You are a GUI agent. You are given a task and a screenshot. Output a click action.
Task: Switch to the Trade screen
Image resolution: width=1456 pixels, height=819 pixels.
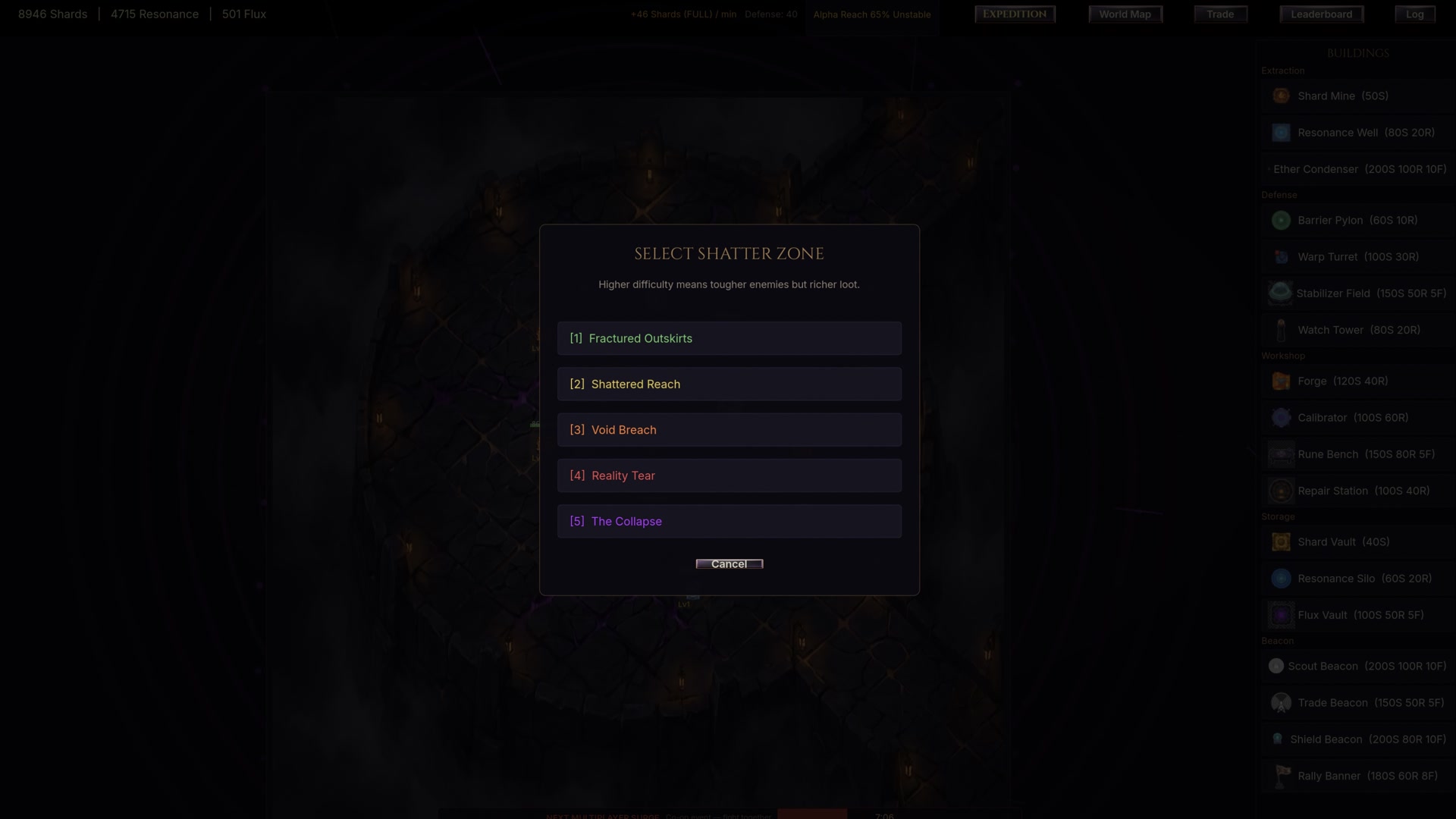point(1219,14)
